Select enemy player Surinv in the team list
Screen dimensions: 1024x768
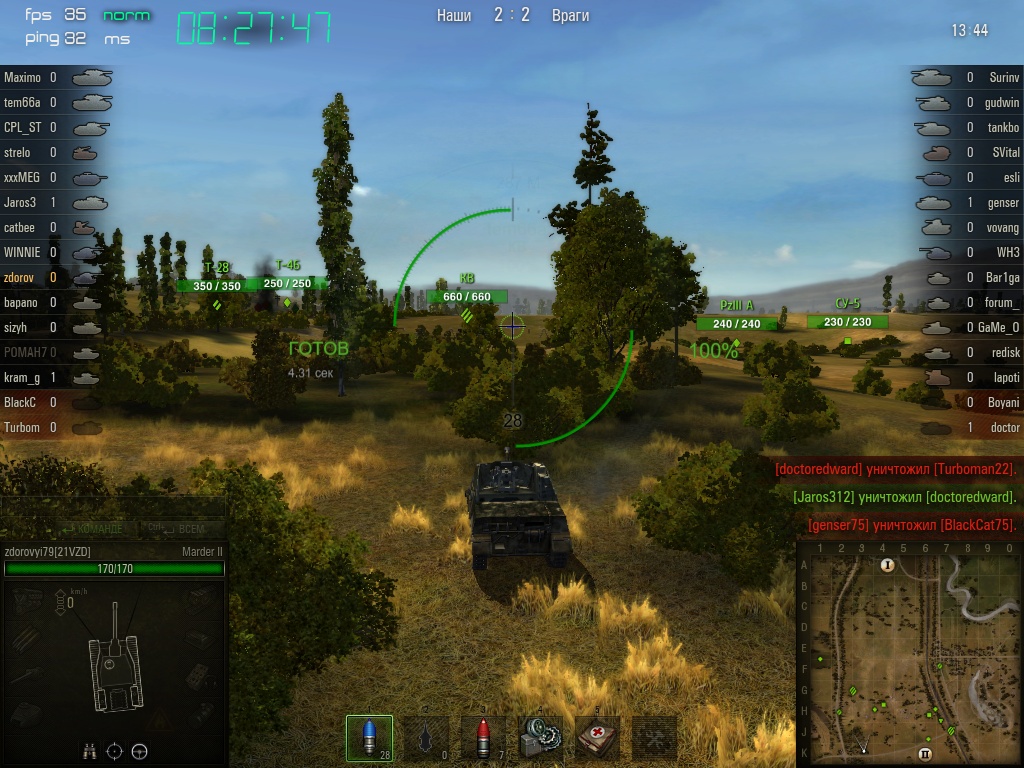click(x=1003, y=77)
